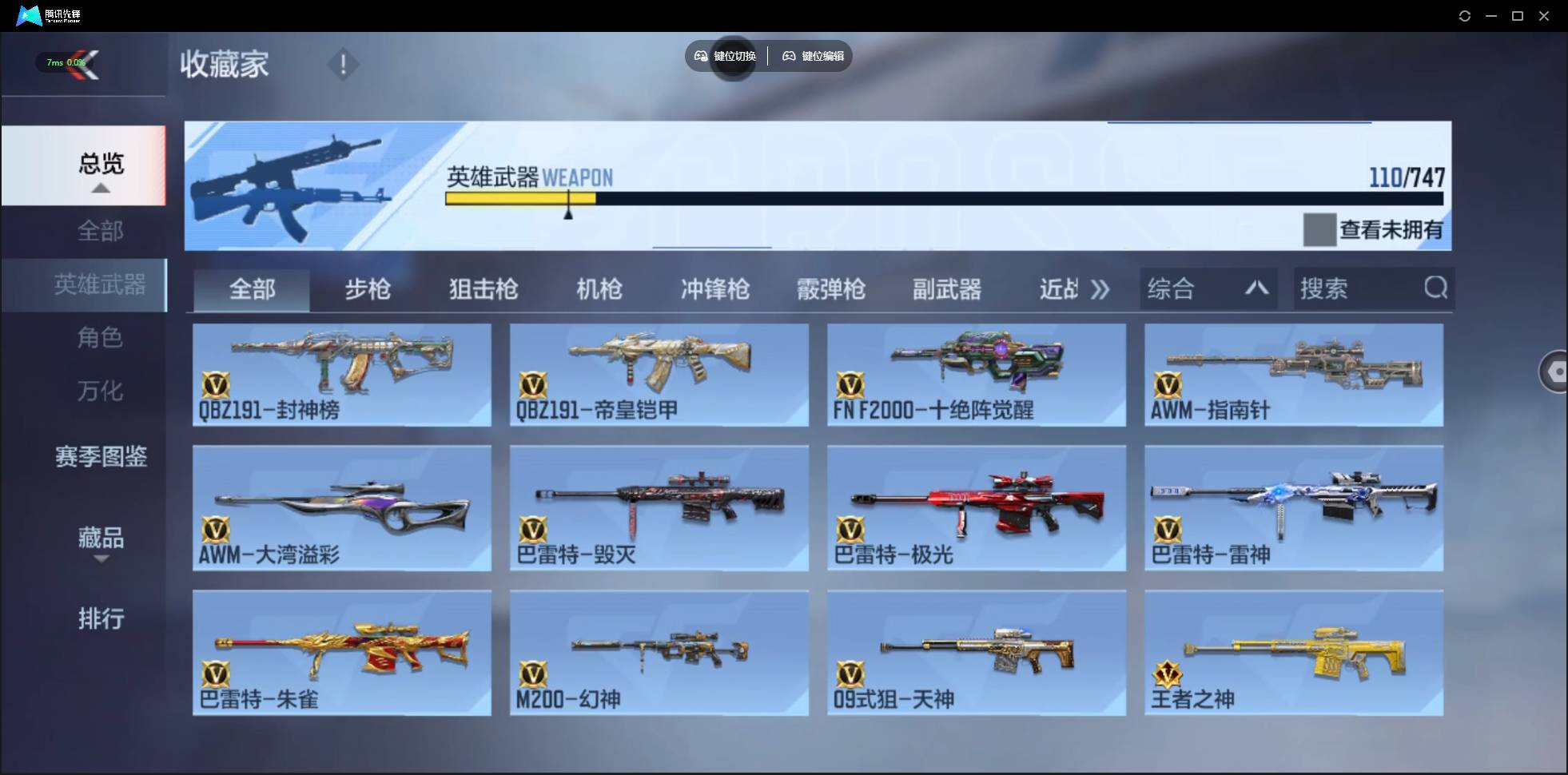The image size is (1568, 775).
Task: Click the circular assist ball on right edge
Action: (1557, 372)
